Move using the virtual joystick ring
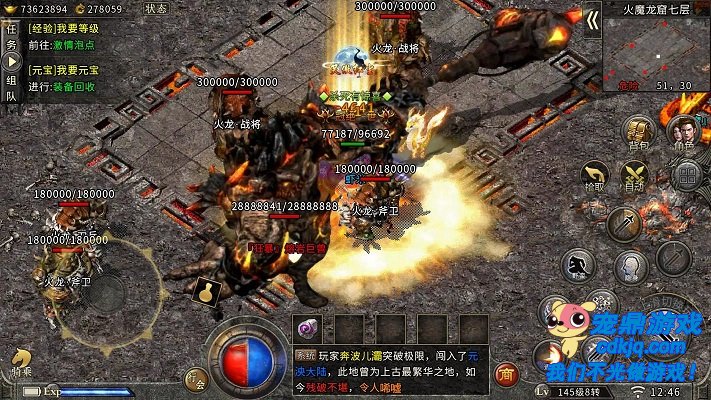The image size is (711, 400). point(105,290)
